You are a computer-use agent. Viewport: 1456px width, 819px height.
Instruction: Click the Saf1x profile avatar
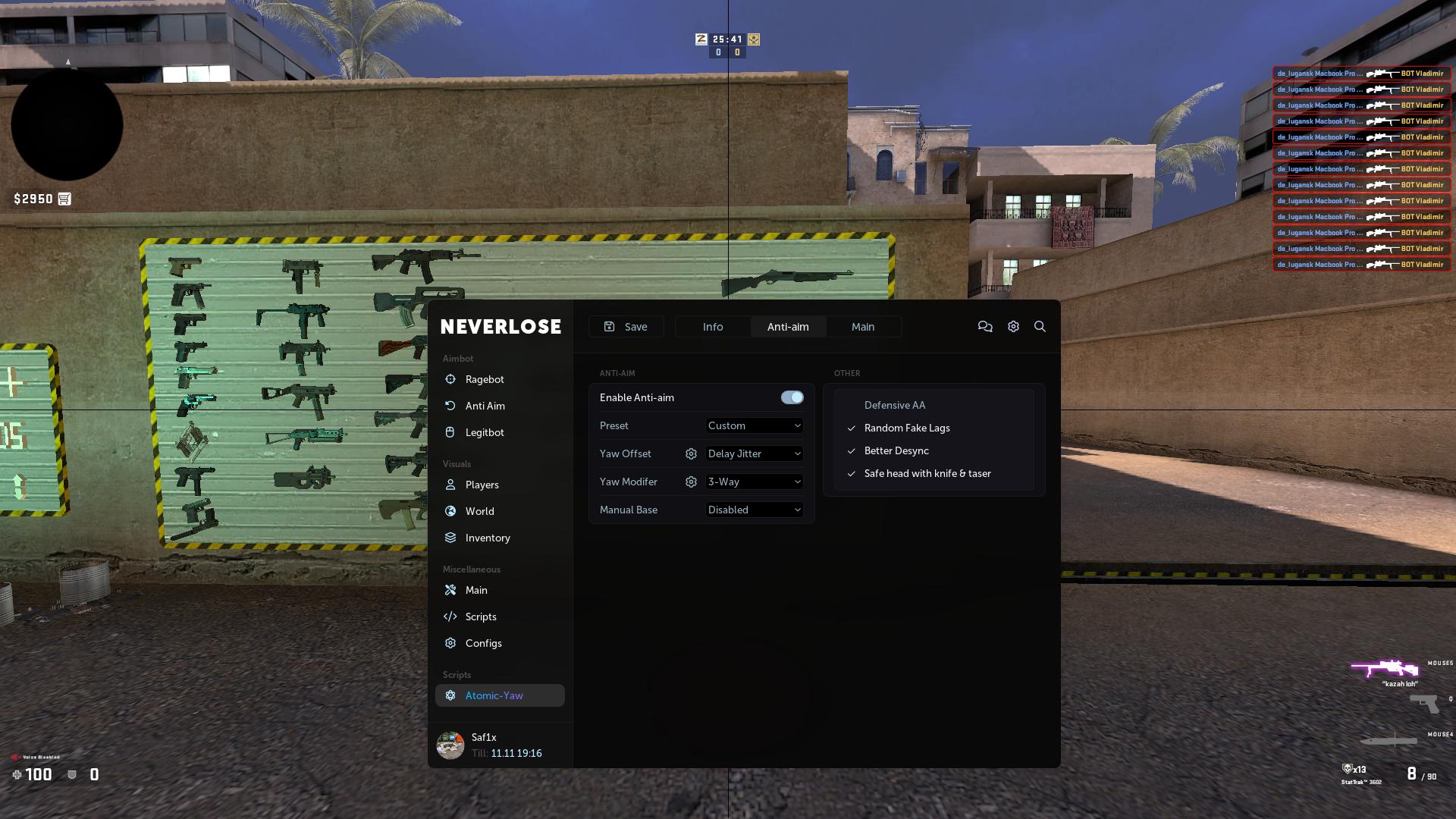(x=450, y=745)
